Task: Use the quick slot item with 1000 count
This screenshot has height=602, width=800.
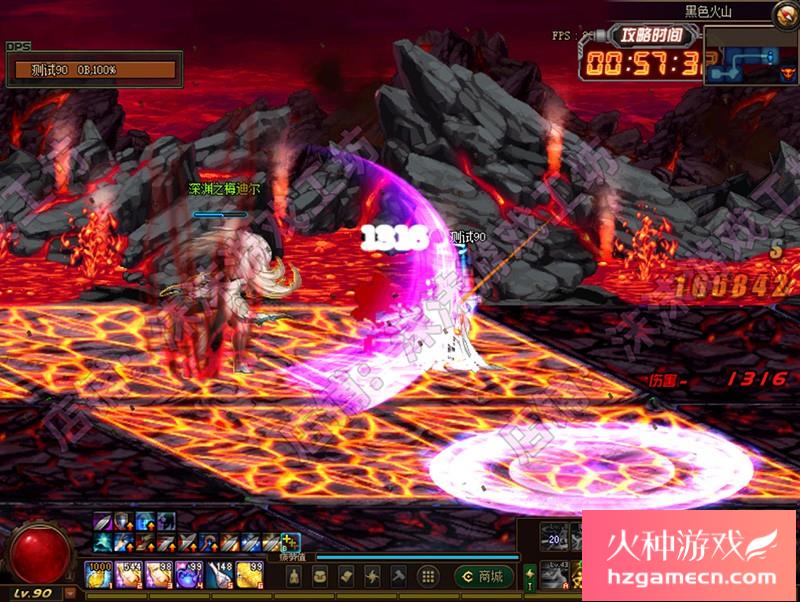Action: pyautogui.click(x=99, y=575)
